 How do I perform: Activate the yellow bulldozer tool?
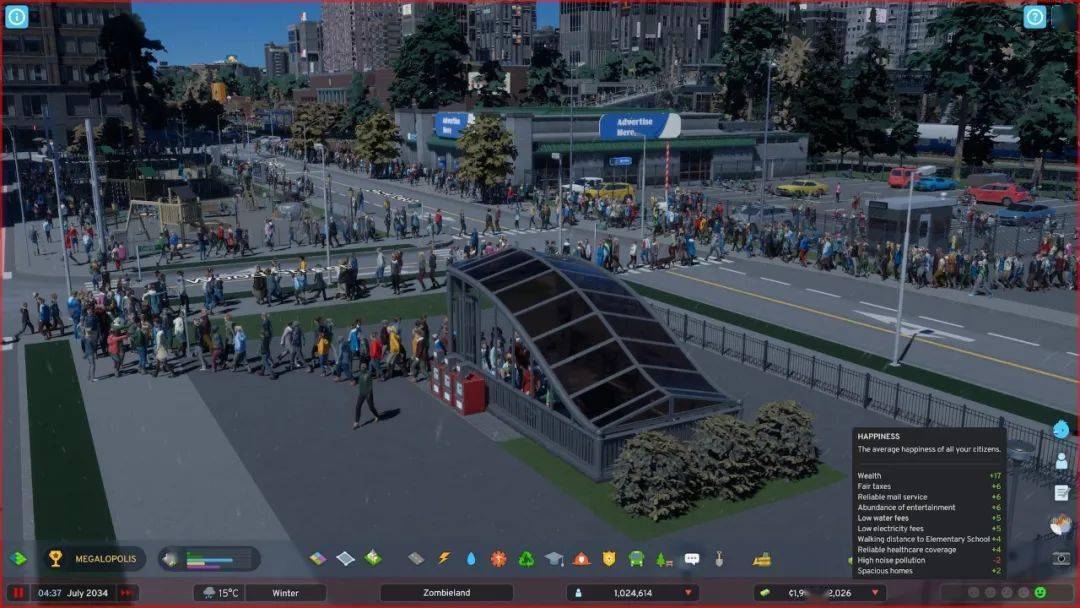[x=762, y=559]
